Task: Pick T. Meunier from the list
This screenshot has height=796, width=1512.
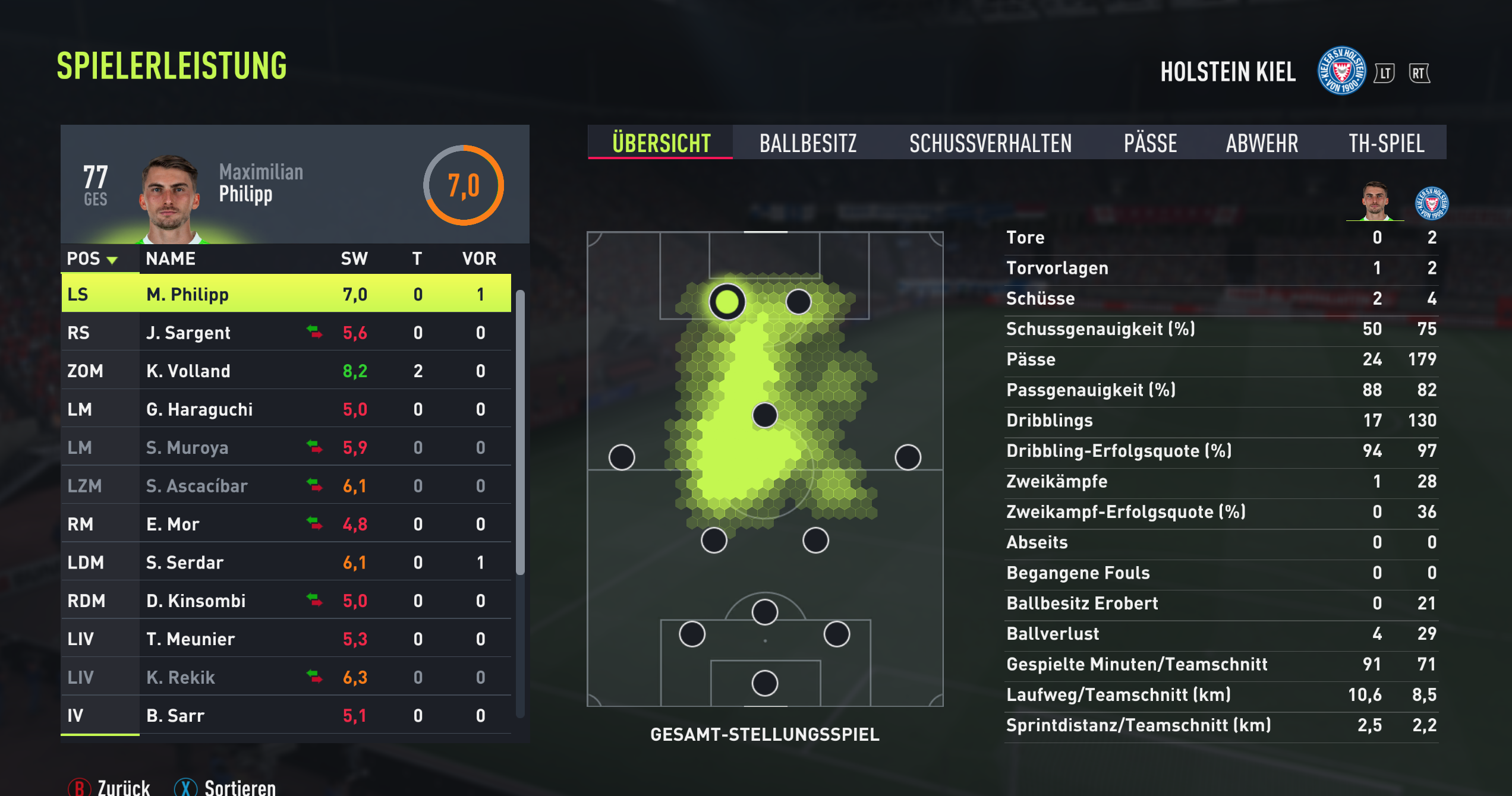Action: [x=286, y=639]
